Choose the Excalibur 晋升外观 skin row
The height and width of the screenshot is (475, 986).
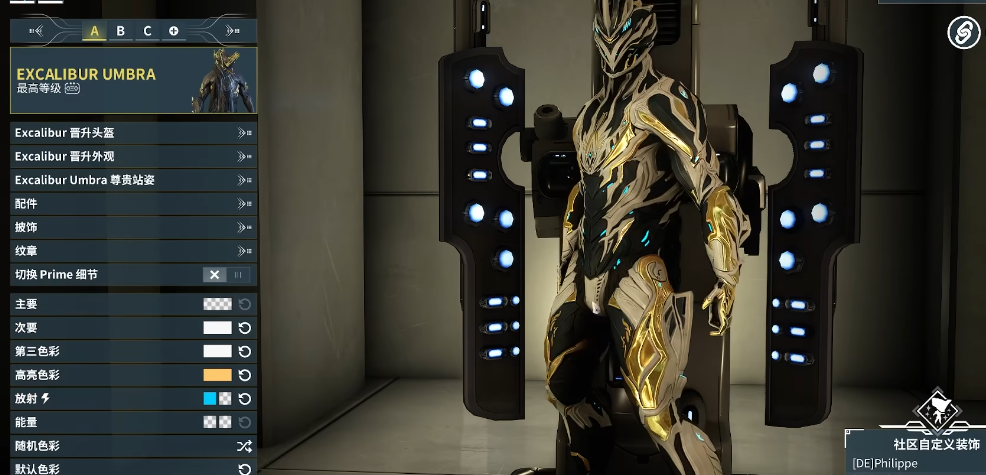pyautogui.click(x=133, y=156)
